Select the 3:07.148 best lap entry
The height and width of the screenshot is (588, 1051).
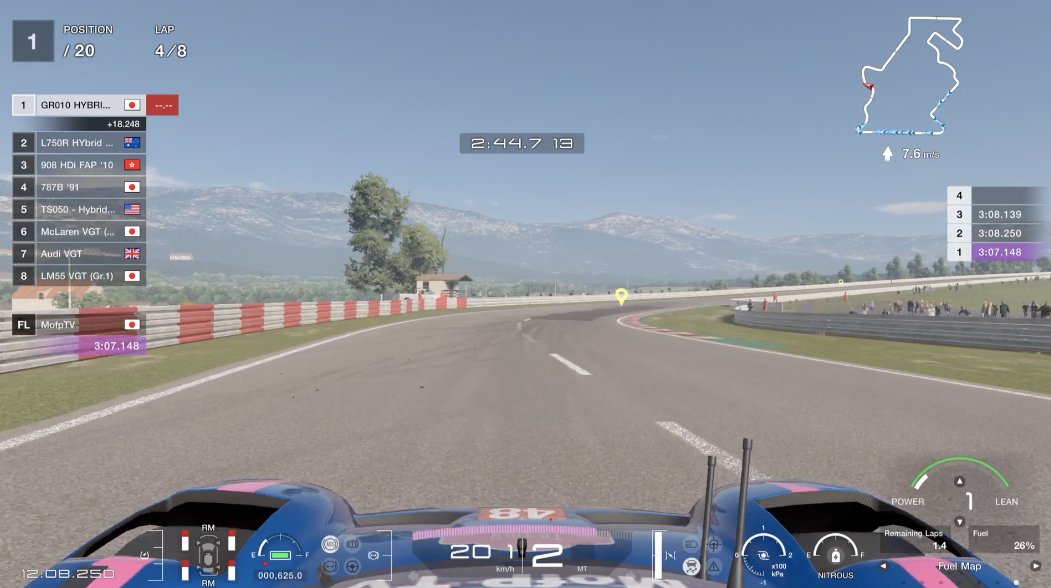tap(996, 252)
